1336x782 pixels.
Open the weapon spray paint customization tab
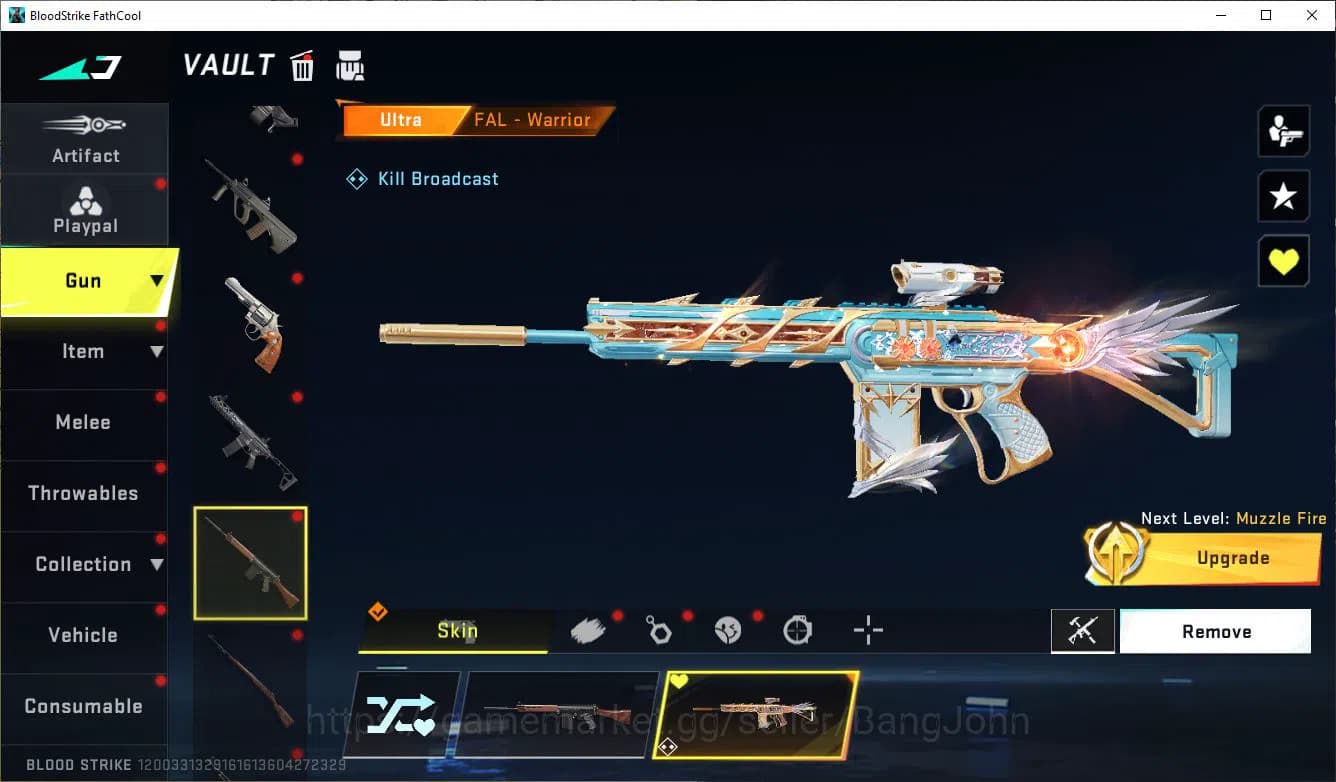tap(588, 630)
